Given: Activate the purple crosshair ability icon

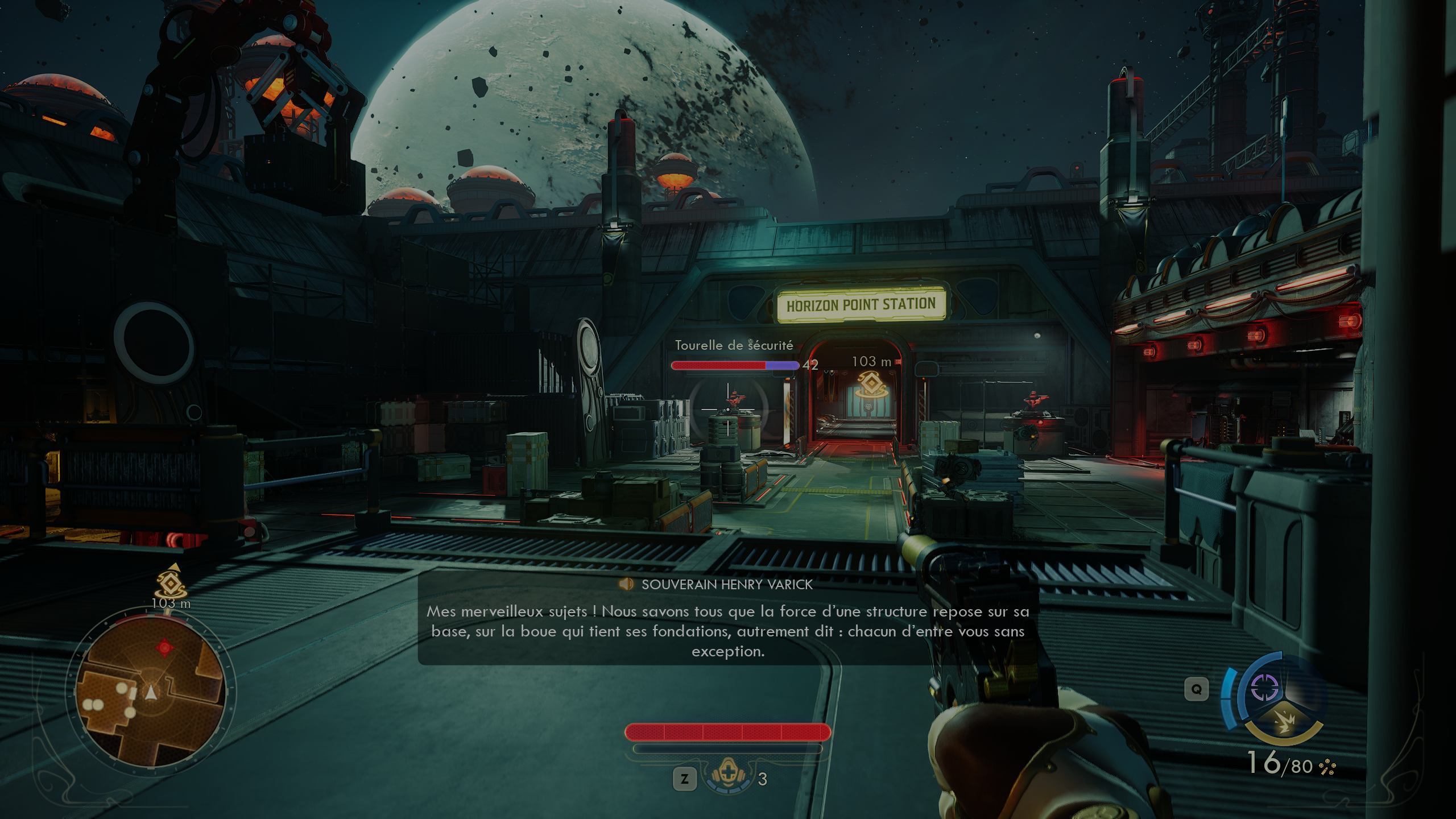Looking at the screenshot, I should (x=1265, y=688).
